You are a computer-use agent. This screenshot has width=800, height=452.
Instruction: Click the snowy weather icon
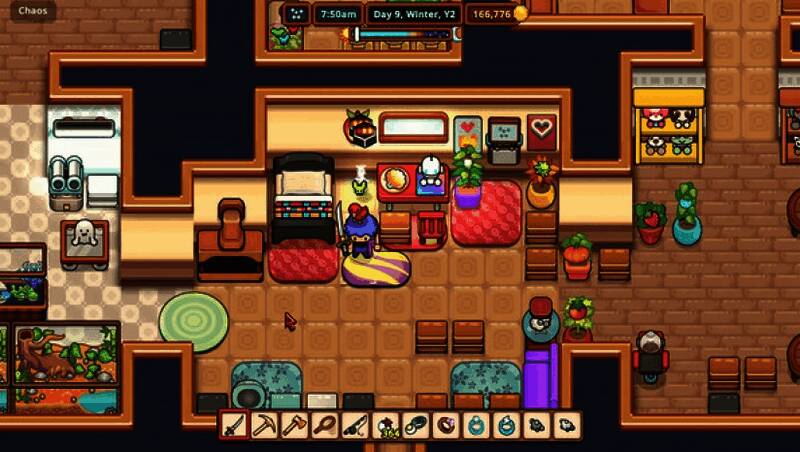pos(296,14)
